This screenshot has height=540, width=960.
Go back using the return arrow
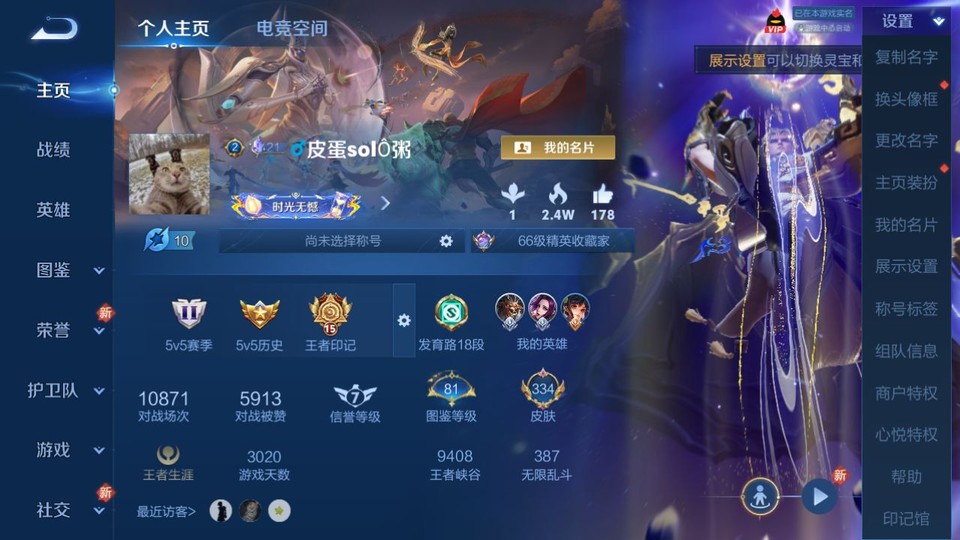click(54, 28)
